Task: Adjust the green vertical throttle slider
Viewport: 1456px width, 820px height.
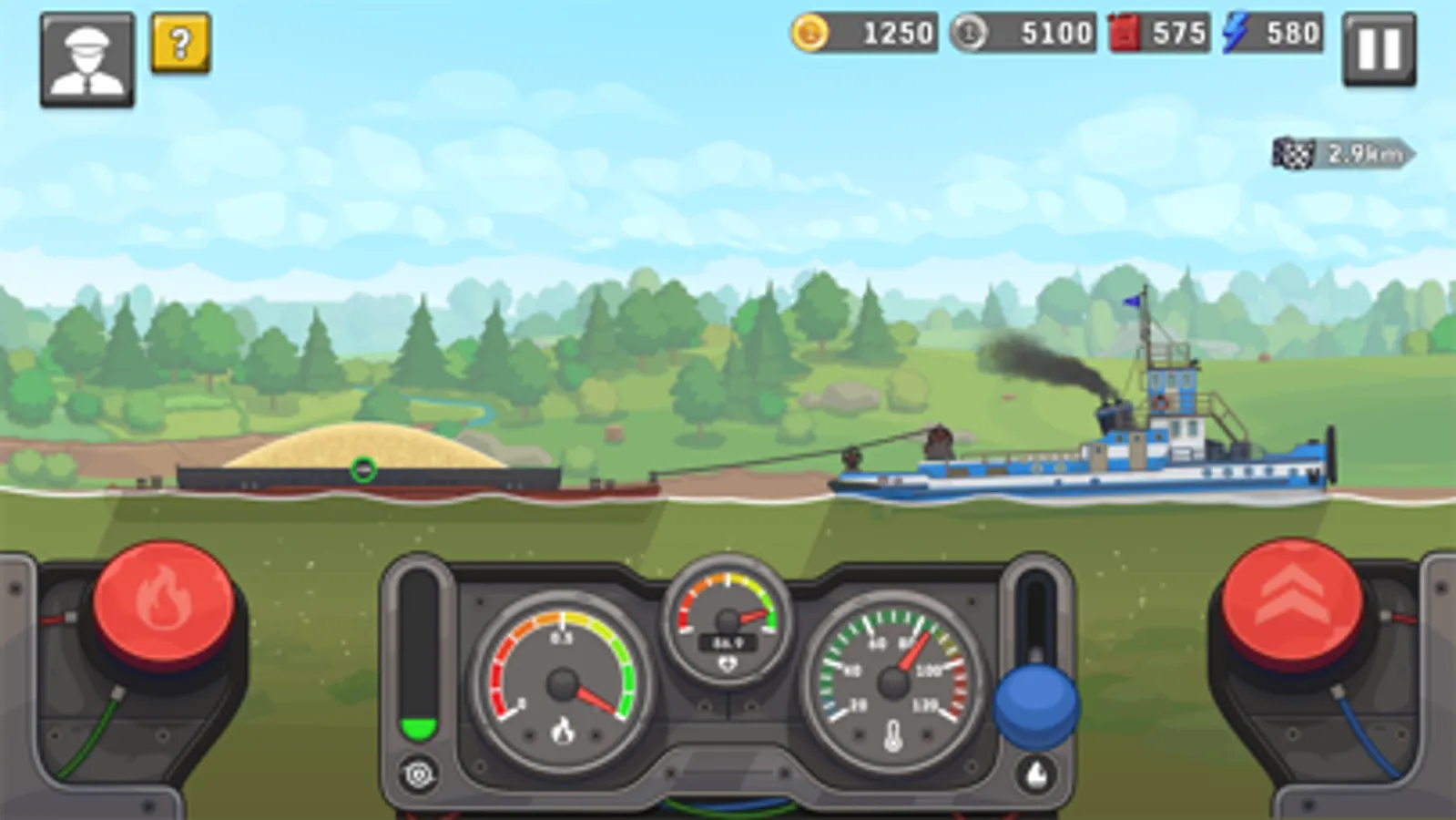Action: click(419, 722)
